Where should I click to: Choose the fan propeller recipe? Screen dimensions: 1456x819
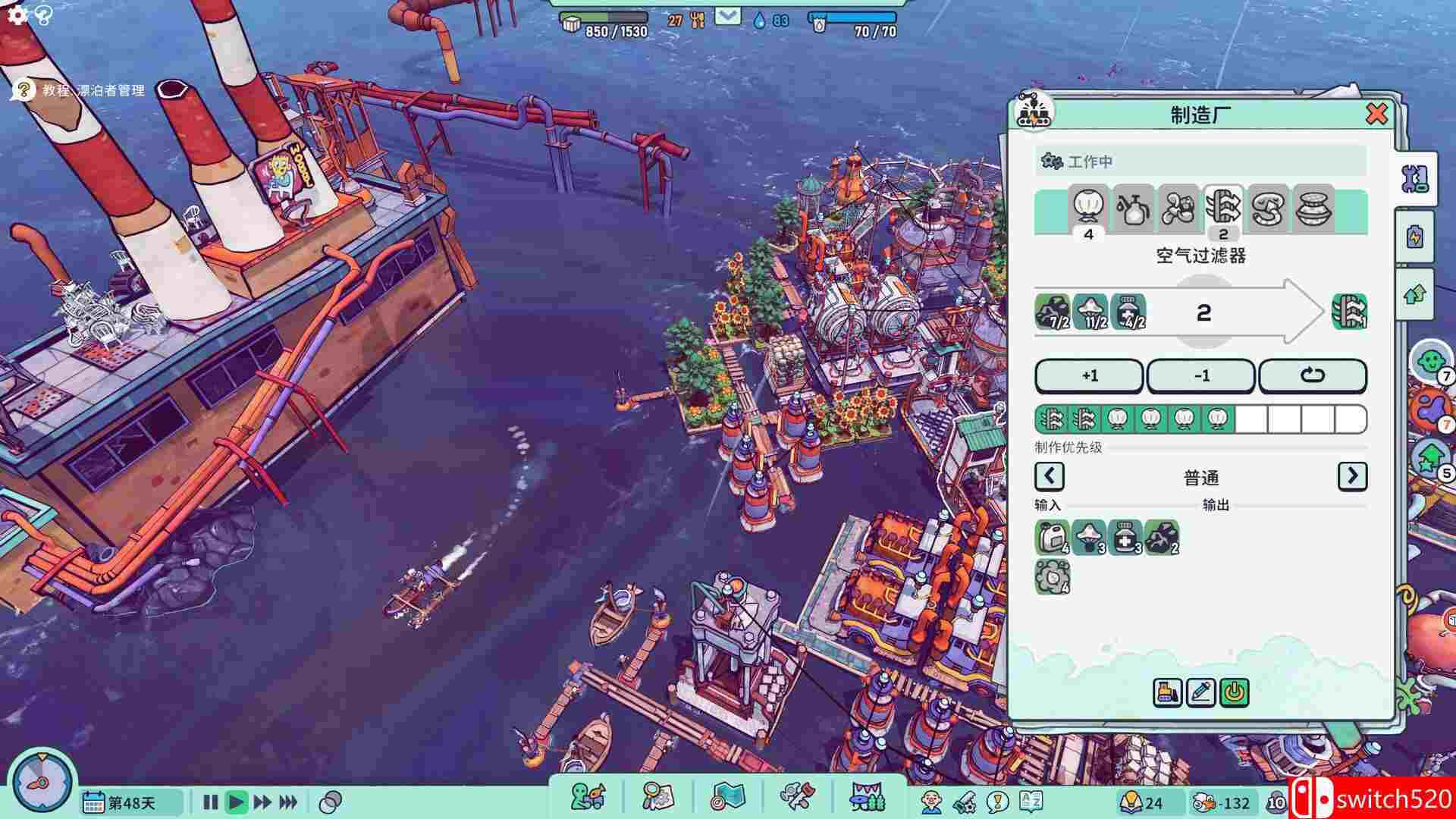[x=1178, y=209]
